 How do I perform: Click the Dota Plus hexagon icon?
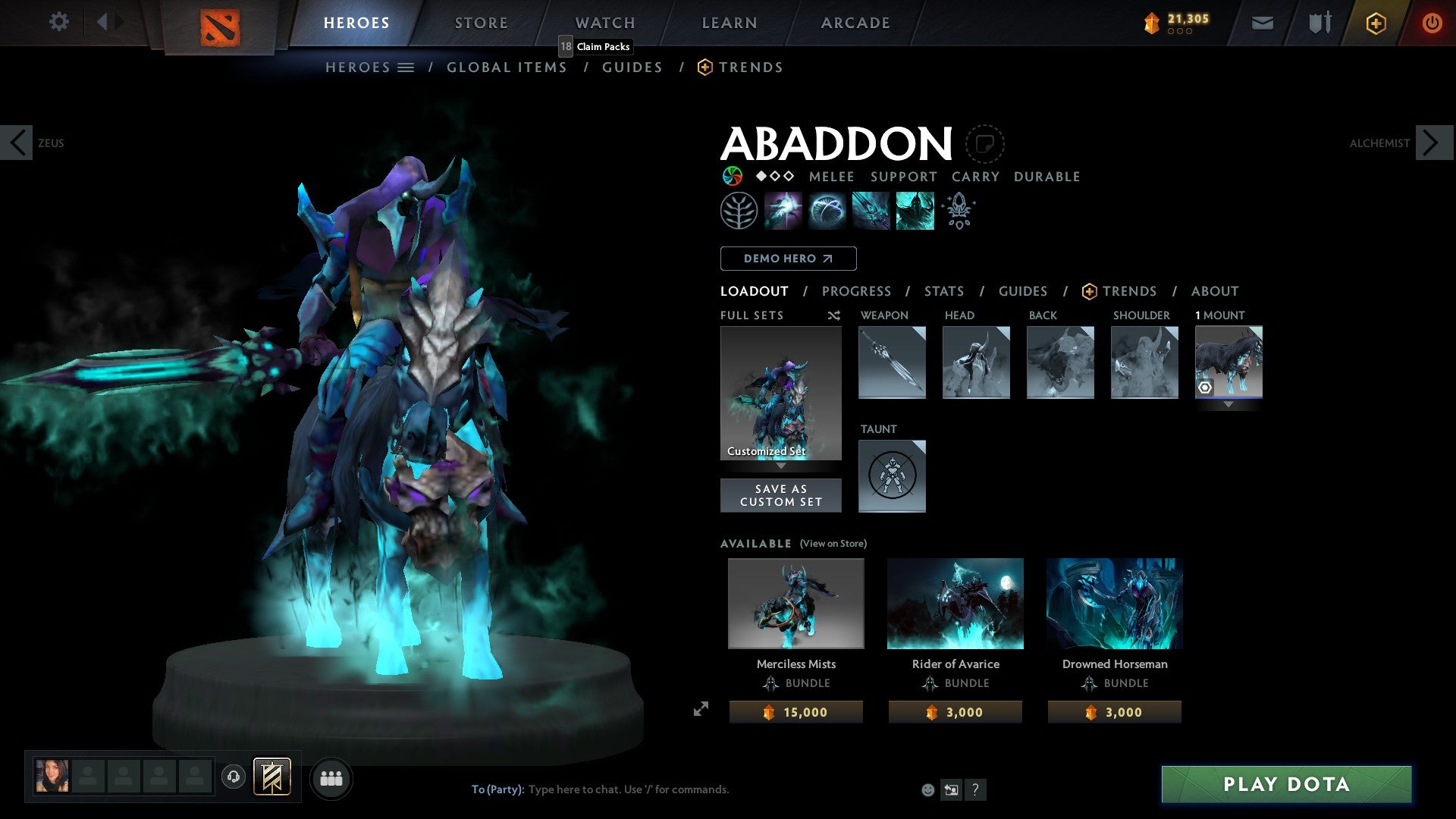click(1376, 23)
